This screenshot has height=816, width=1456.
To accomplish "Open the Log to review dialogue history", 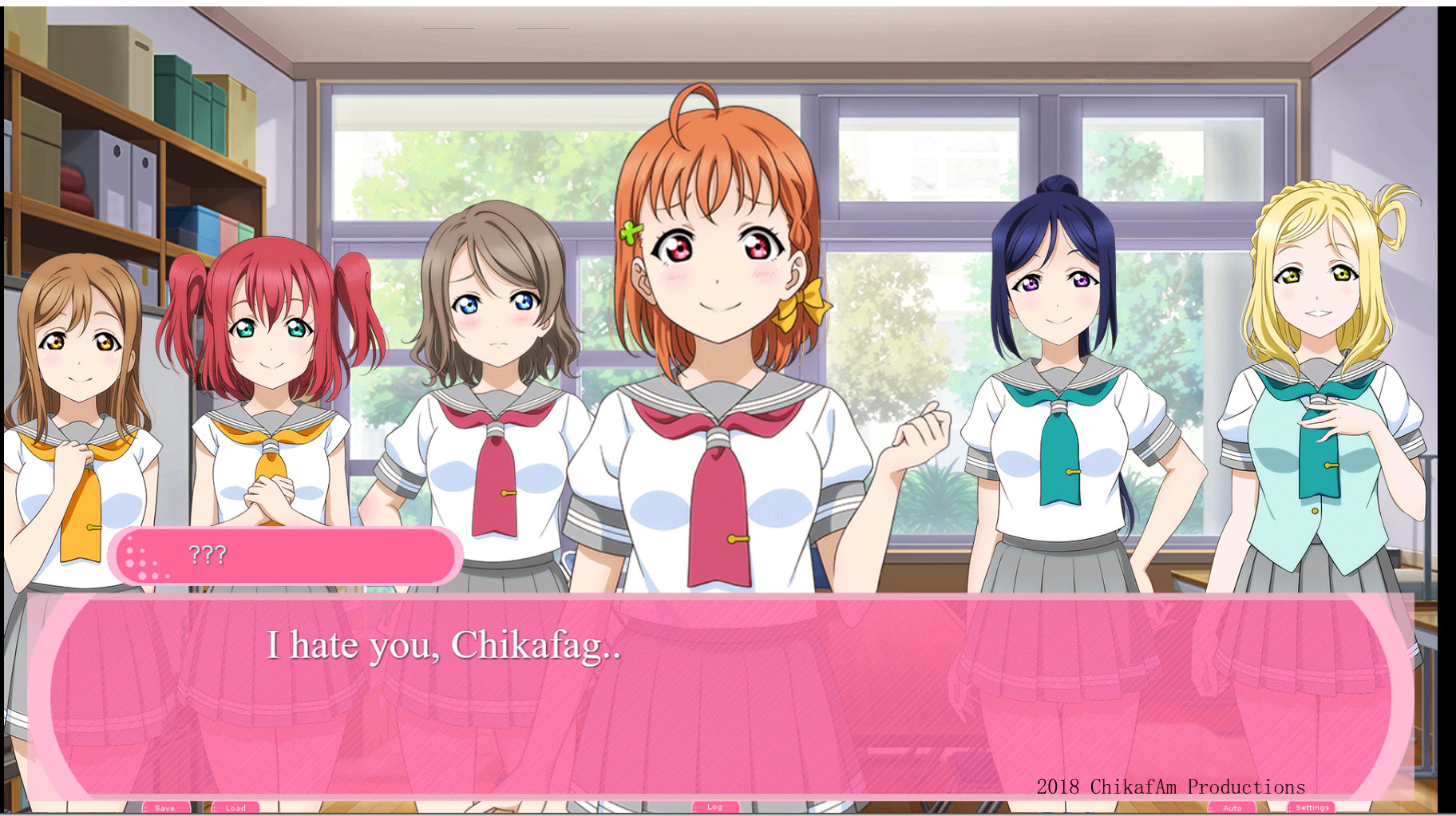I will pyautogui.click(x=714, y=806).
